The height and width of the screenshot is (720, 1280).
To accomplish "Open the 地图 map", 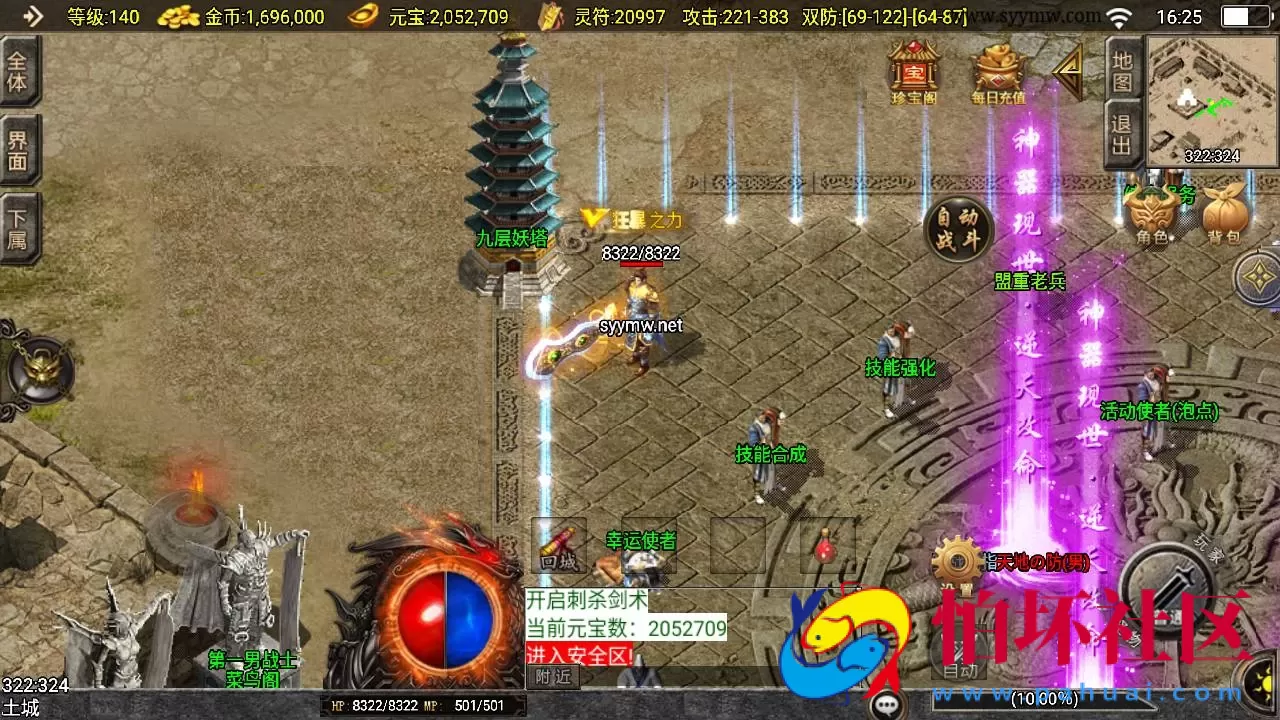I will (x=1124, y=70).
